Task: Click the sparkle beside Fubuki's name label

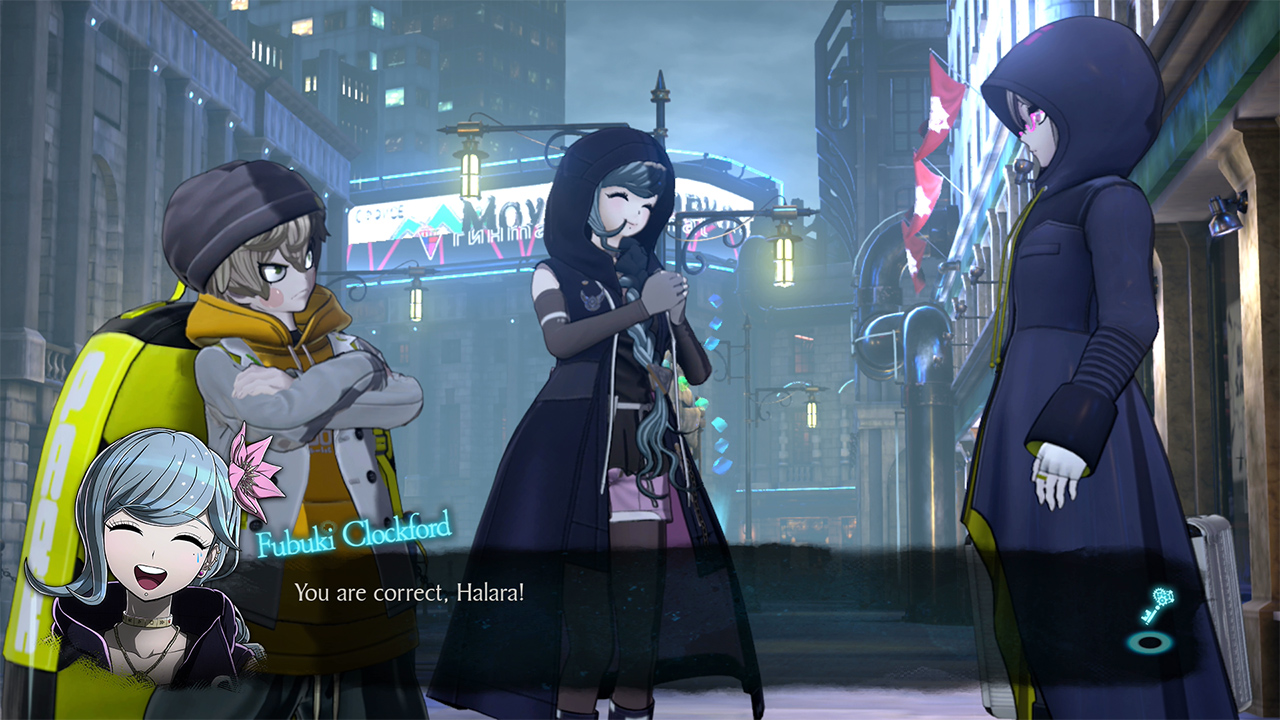Action: pos(328,527)
